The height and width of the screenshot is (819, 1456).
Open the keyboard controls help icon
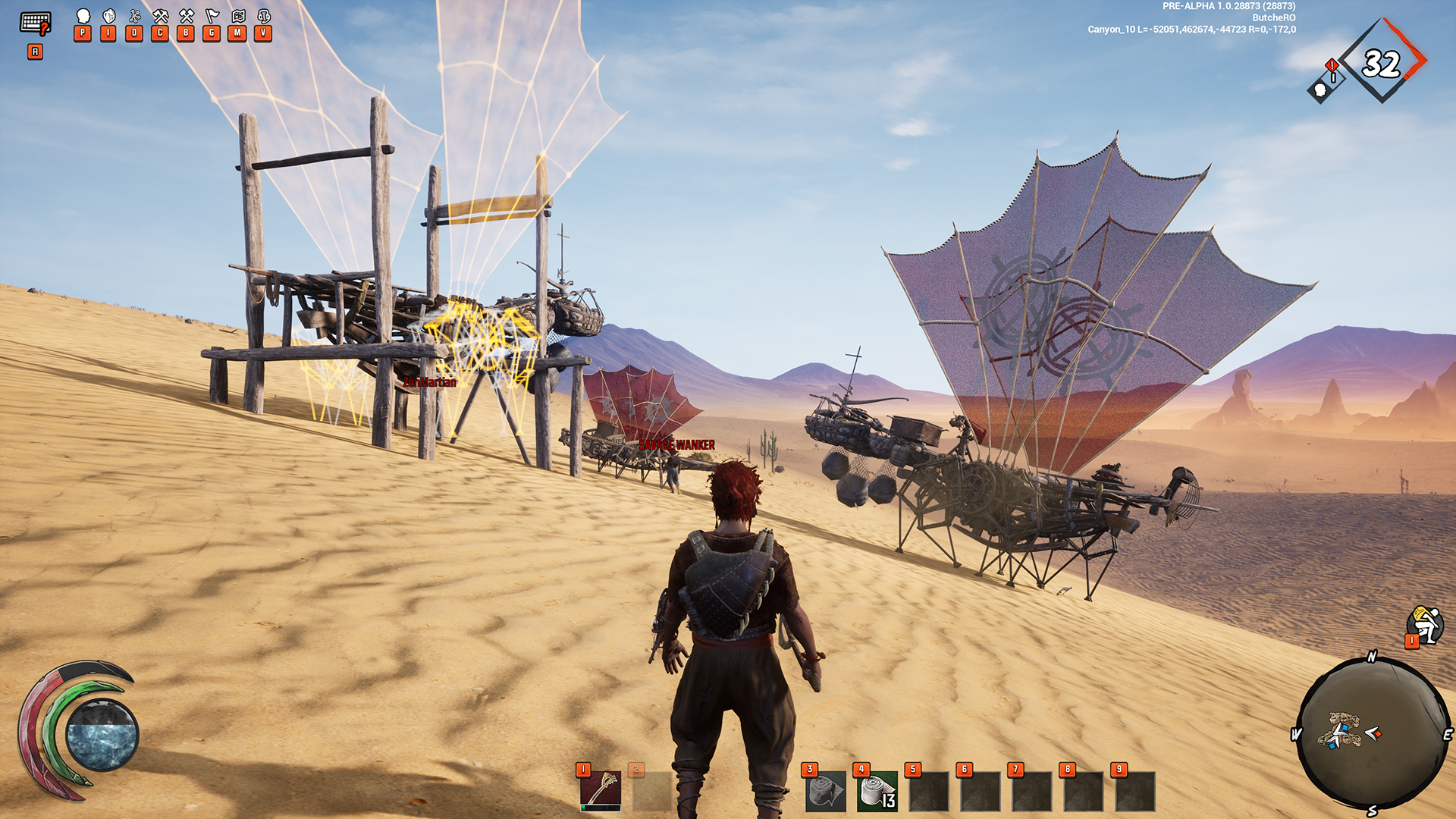(35, 24)
